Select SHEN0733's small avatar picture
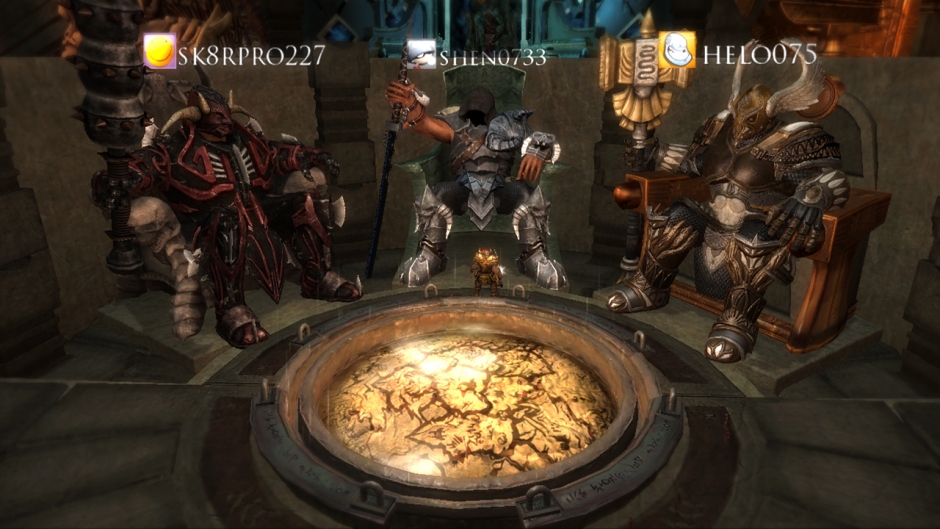This screenshot has height=529, width=940. tap(422, 54)
